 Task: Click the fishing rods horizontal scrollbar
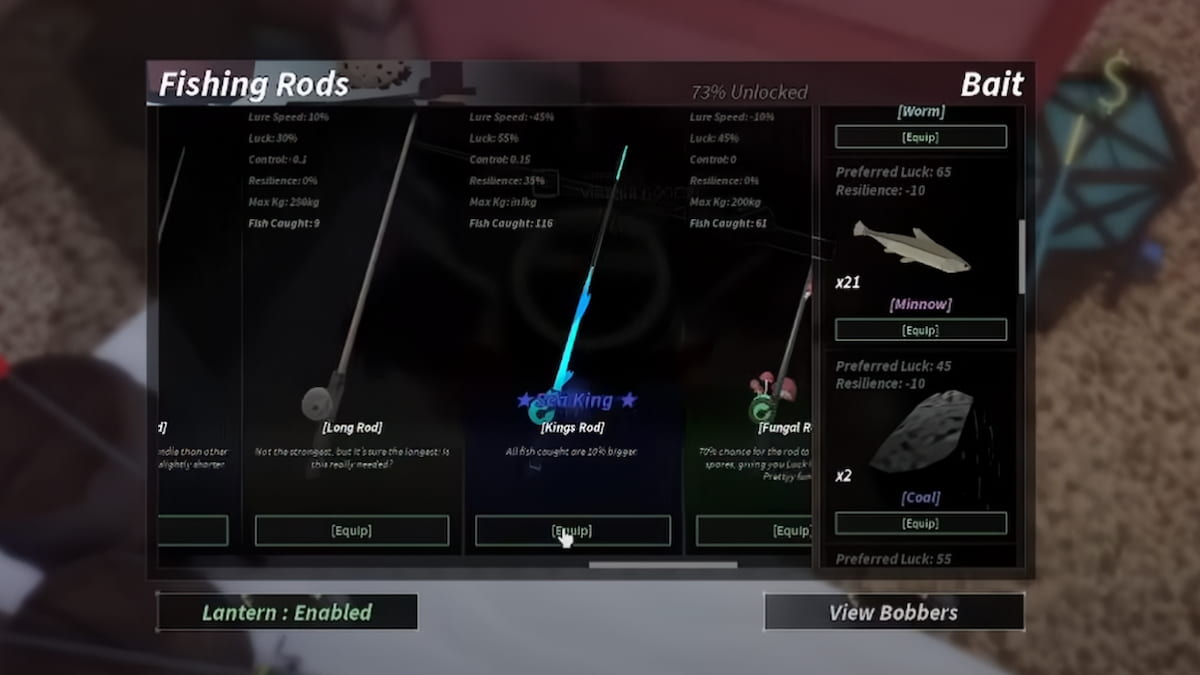(663, 565)
